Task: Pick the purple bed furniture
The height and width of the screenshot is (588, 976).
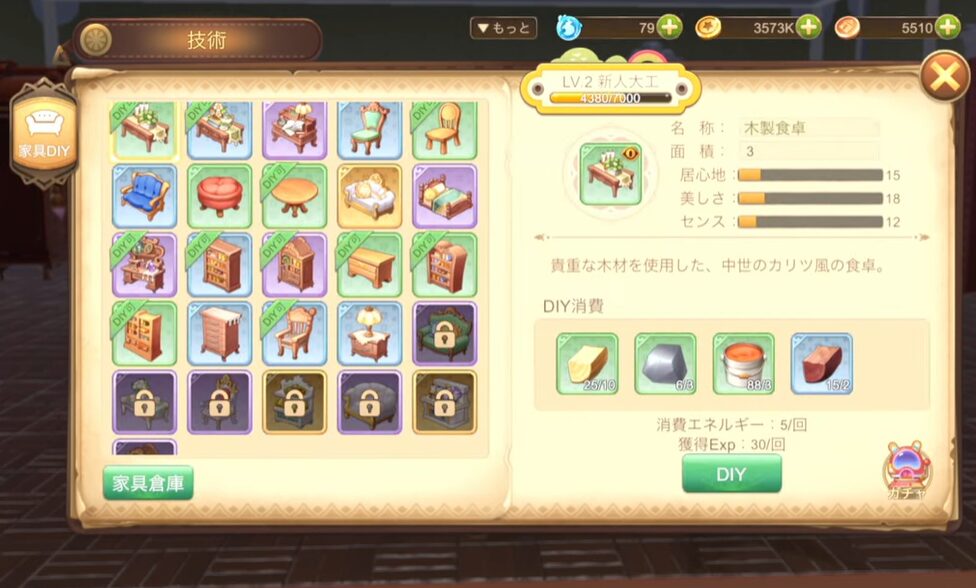Action: (444, 196)
